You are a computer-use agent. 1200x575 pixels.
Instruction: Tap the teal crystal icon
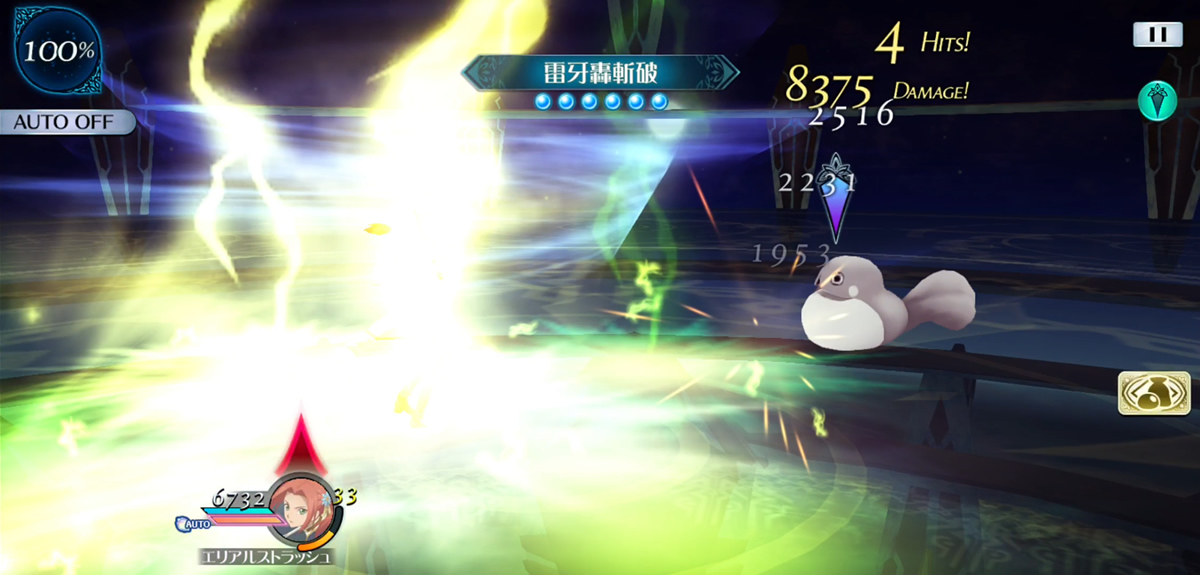[1156, 101]
